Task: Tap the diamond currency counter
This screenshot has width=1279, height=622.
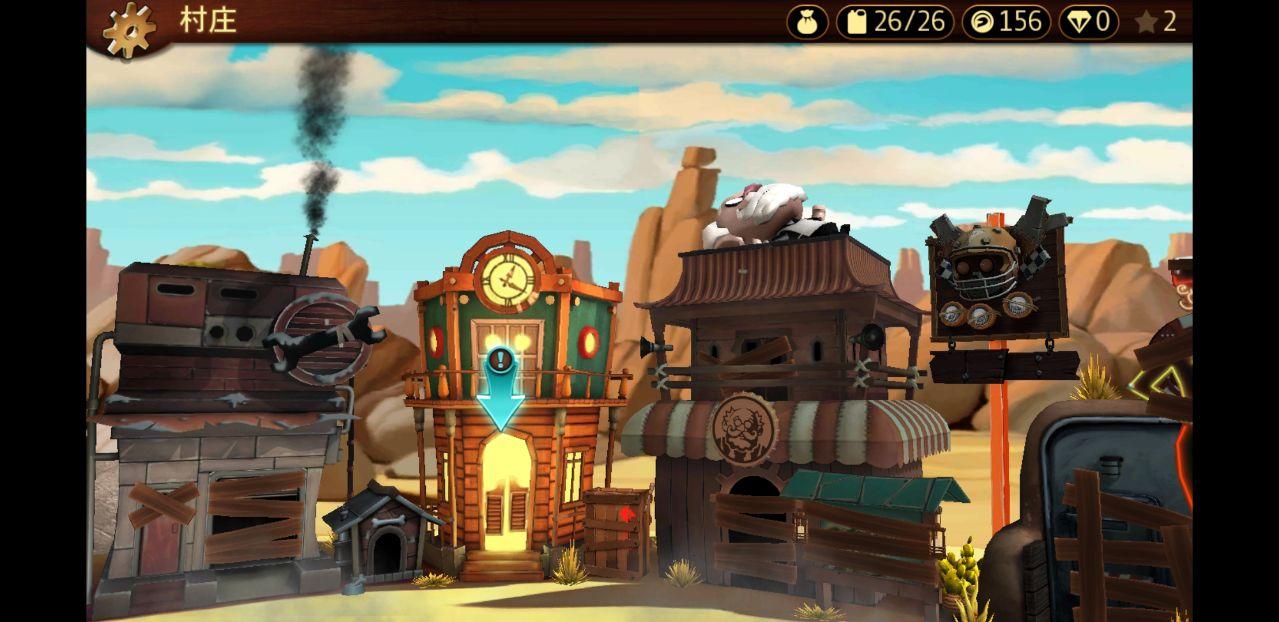Action: pyautogui.click(x=1089, y=22)
